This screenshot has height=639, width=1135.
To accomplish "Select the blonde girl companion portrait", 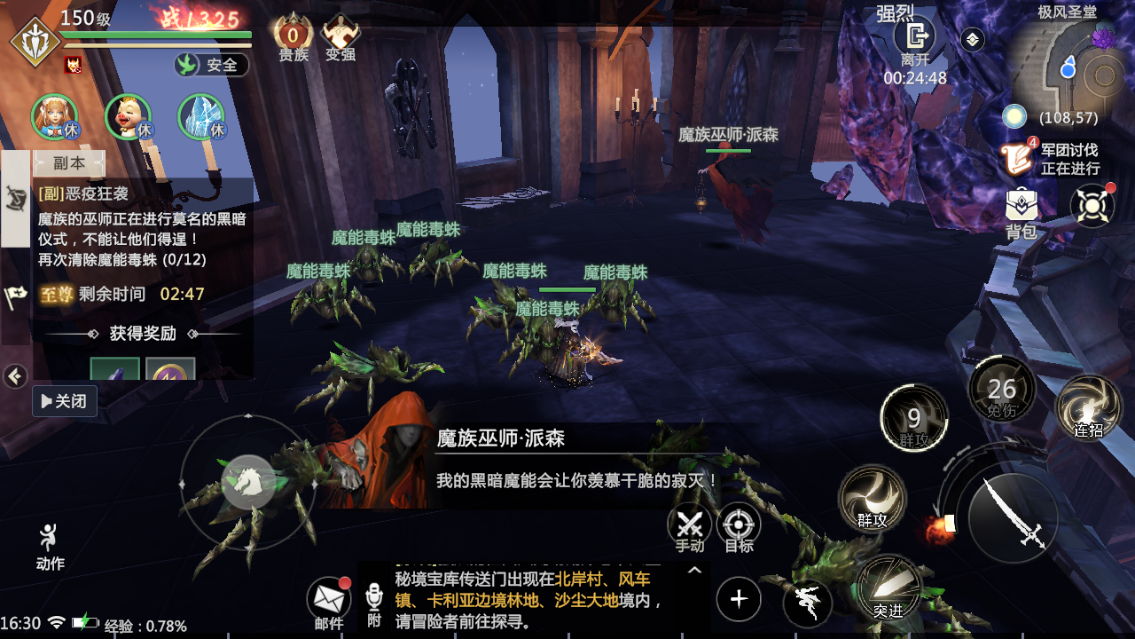I will (x=55, y=117).
